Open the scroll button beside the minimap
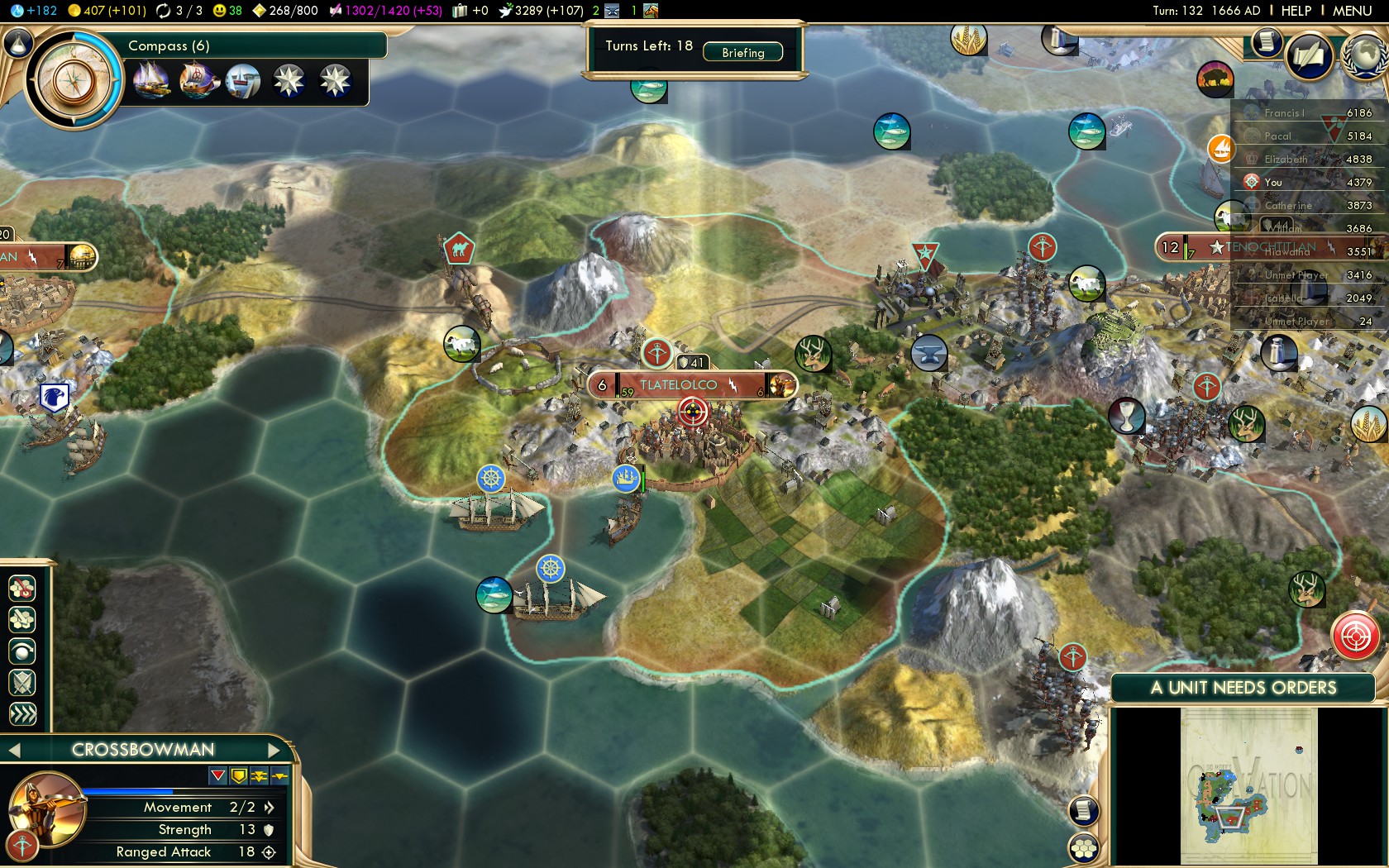 [1084, 810]
